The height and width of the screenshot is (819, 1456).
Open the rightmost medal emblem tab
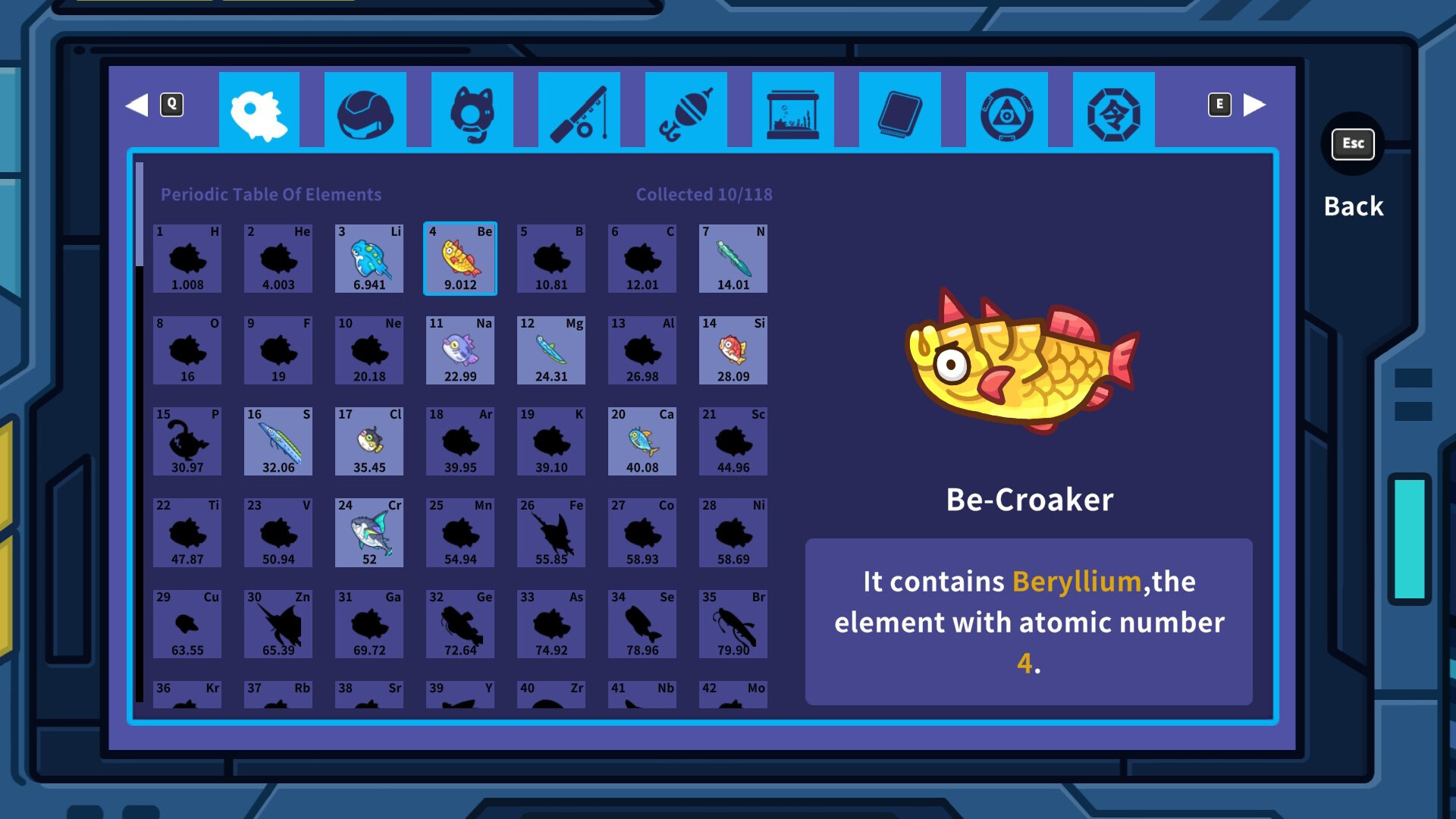[x=1114, y=109]
